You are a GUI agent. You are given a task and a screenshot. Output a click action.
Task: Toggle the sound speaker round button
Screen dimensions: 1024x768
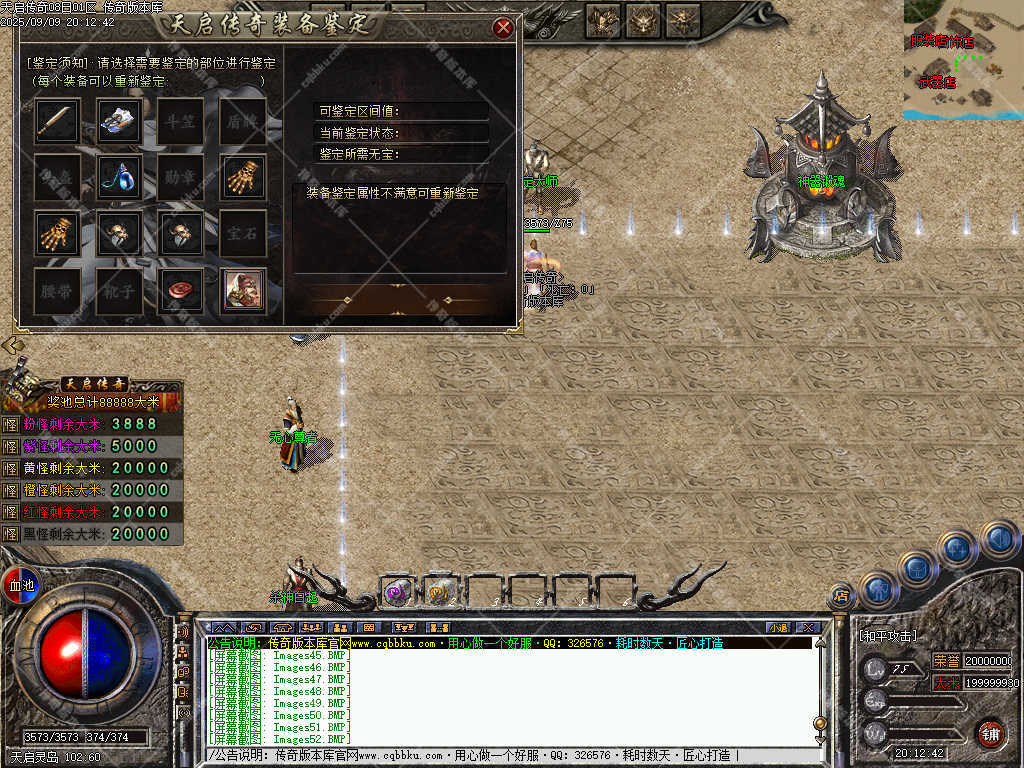[999, 540]
